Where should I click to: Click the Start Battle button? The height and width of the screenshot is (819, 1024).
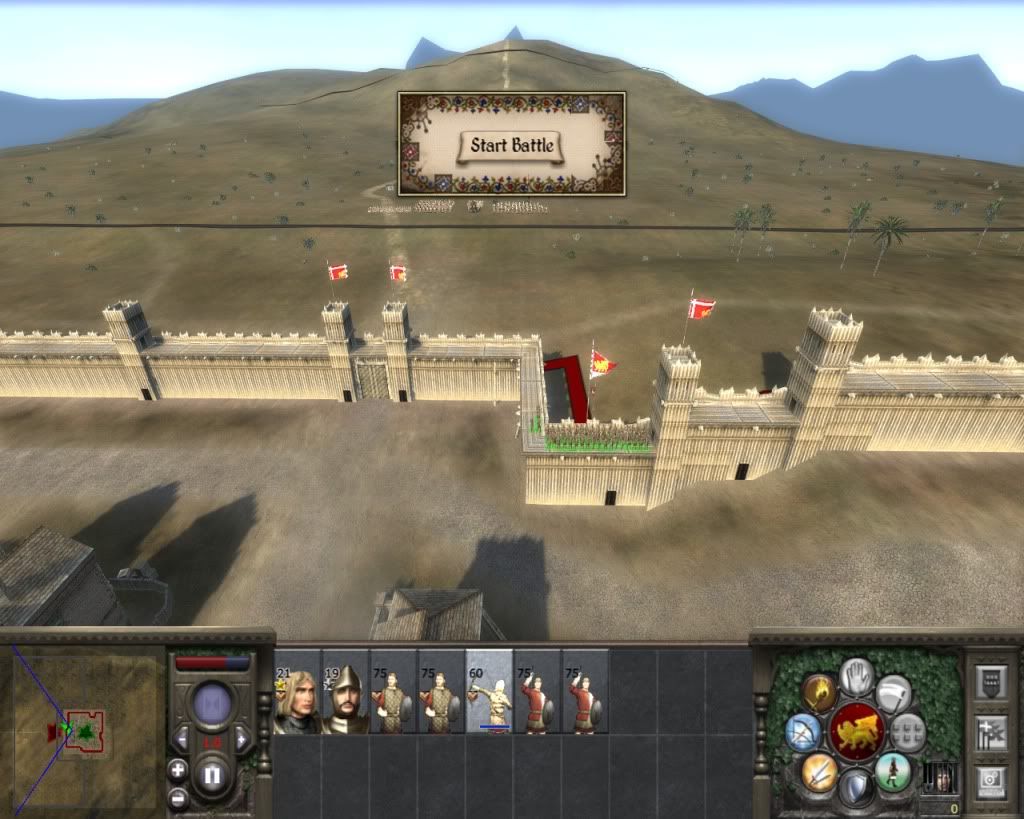pyautogui.click(x=511, y=146)
